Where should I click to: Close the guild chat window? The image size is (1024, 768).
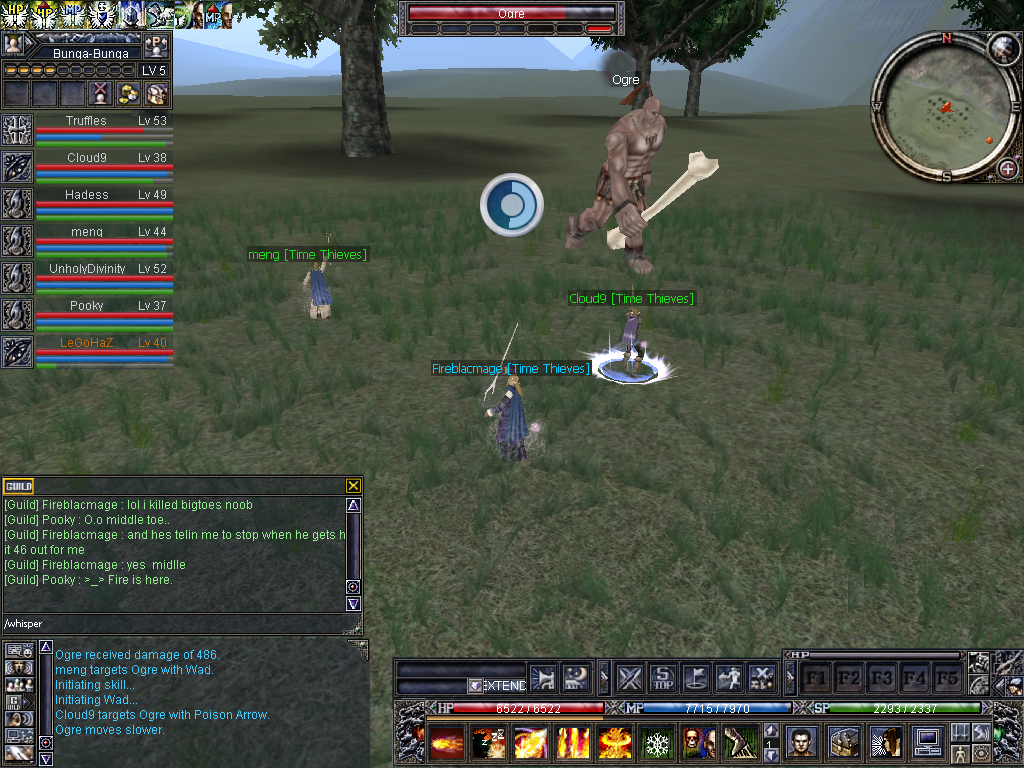click(353, 486)
